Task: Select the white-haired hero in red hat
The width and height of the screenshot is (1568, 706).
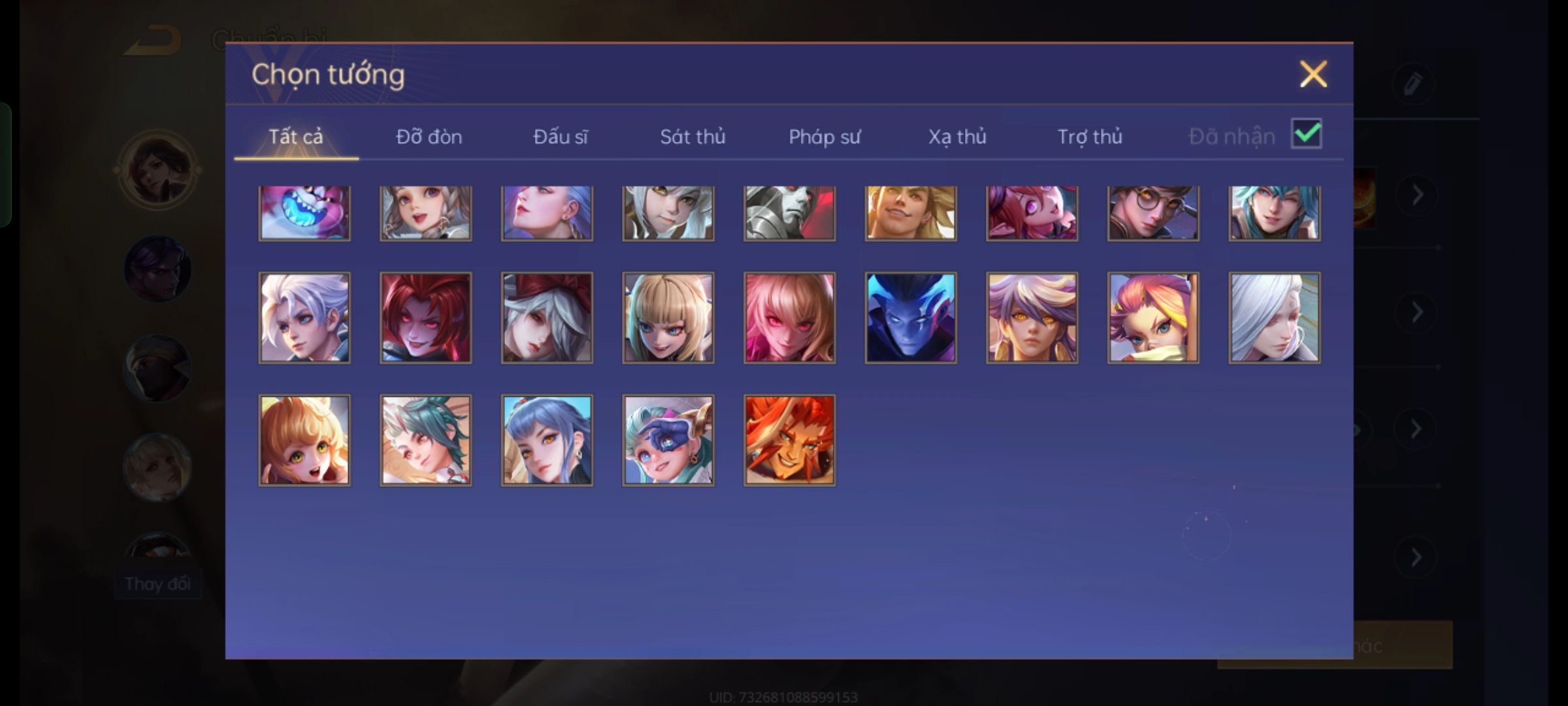Action: [x=547, y=318]
